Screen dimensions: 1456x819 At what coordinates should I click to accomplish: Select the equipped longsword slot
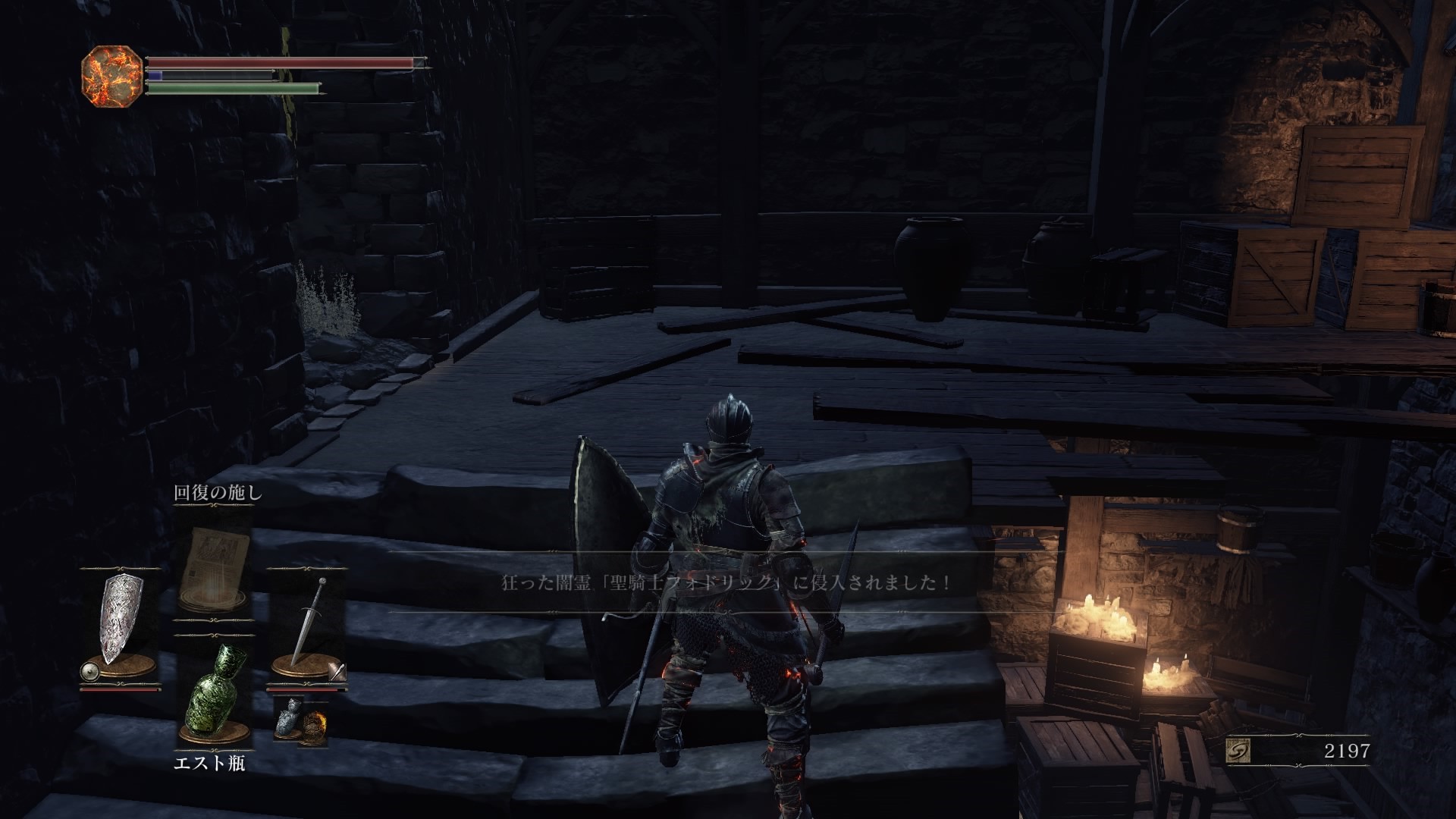click(x=306, y=623)
